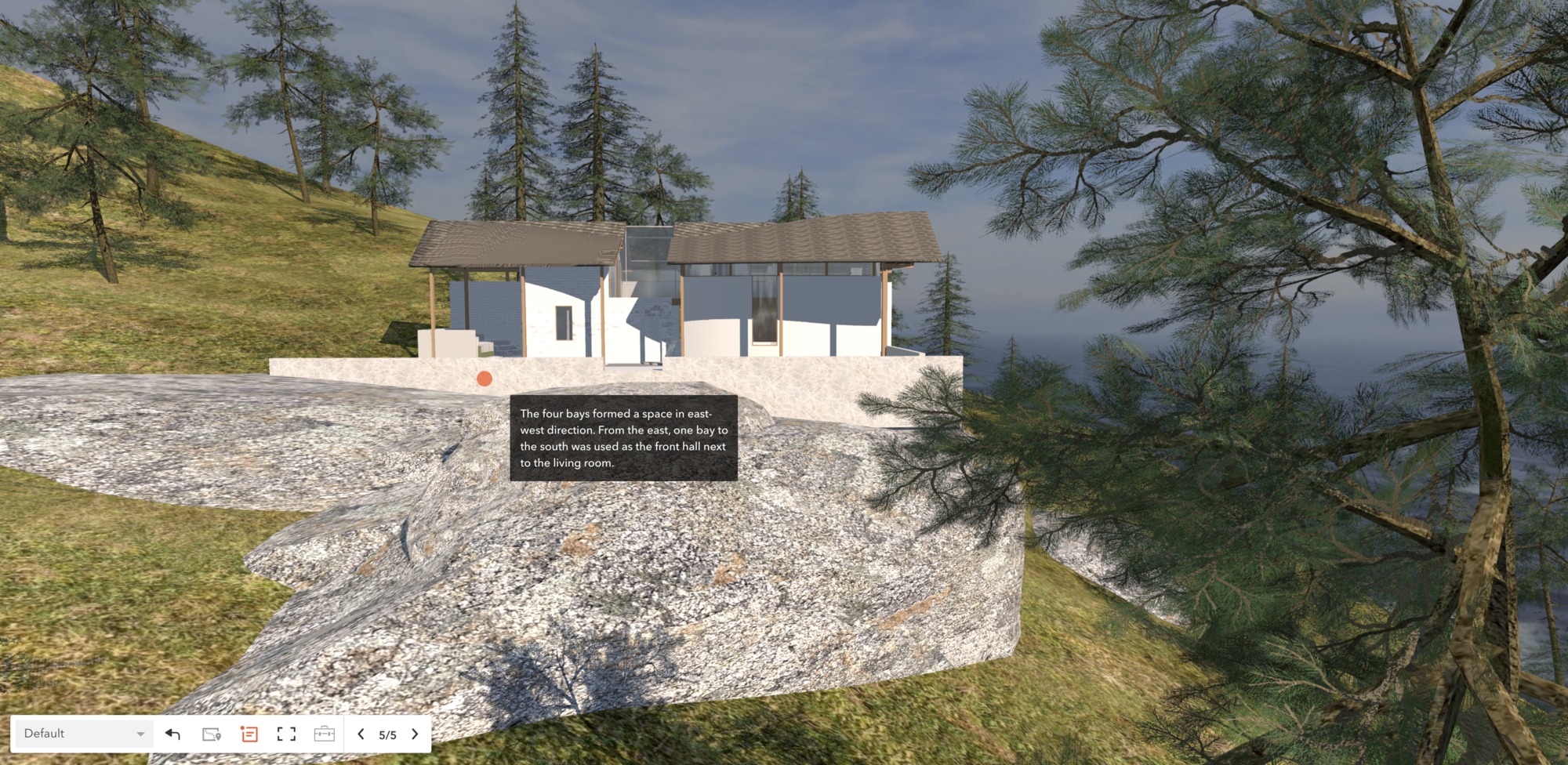1568x765 pixels.
Task: Disable the highlighted annotation list
Action: pos(249,734)
